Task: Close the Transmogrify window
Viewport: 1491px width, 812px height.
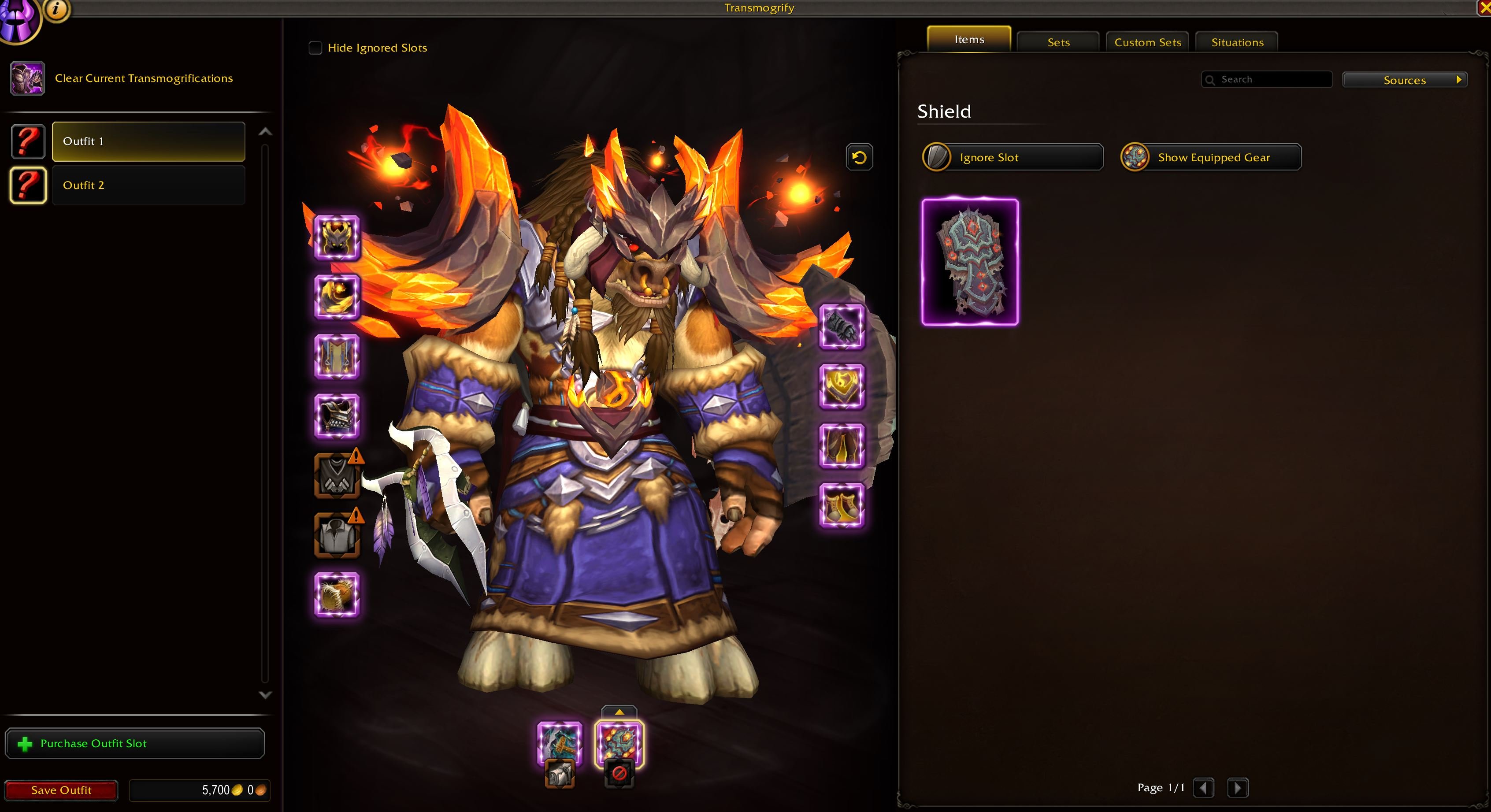Action: coord(1484,7)
